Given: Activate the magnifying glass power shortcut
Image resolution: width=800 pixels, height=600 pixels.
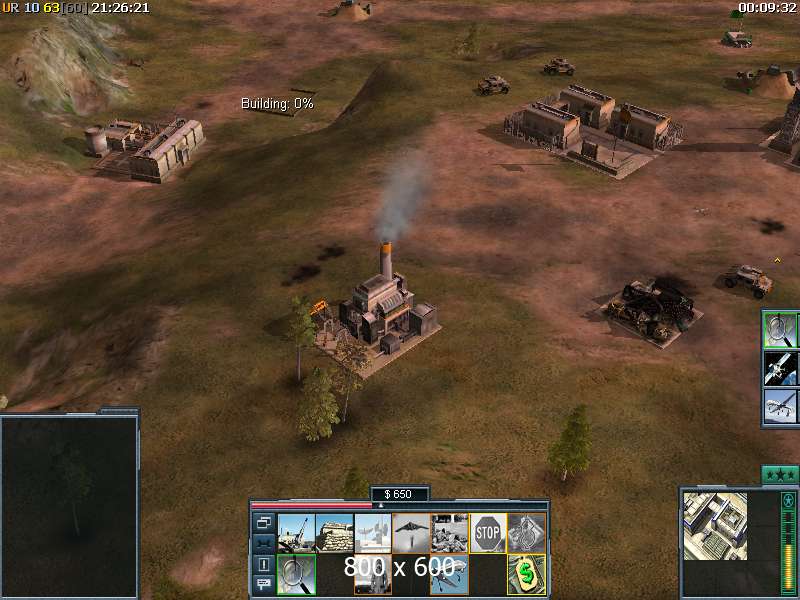Looking at the screenshot, I should [780, 329].
